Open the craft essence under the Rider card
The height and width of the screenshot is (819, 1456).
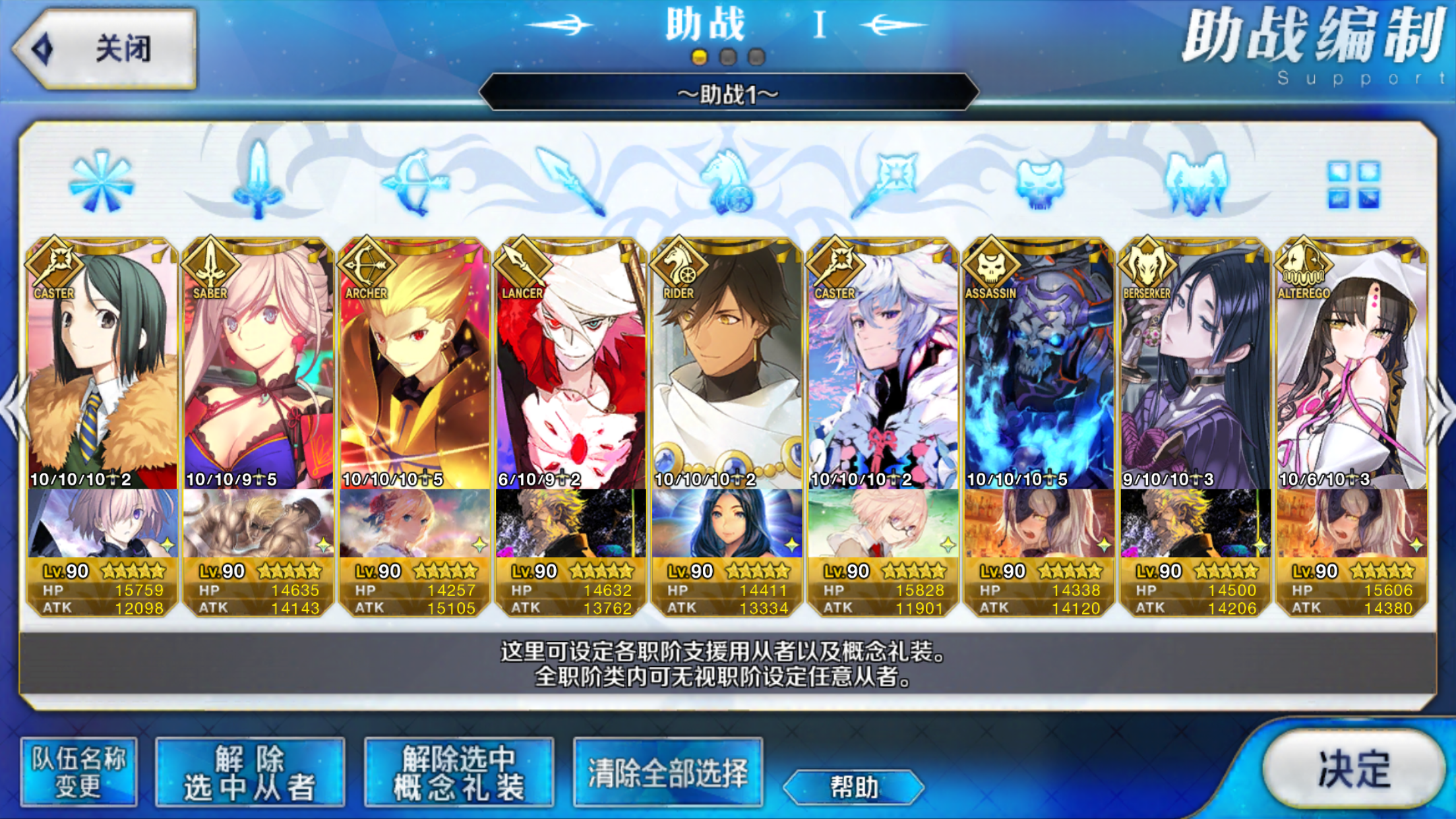pyautogui.click(x=727, y=523)
